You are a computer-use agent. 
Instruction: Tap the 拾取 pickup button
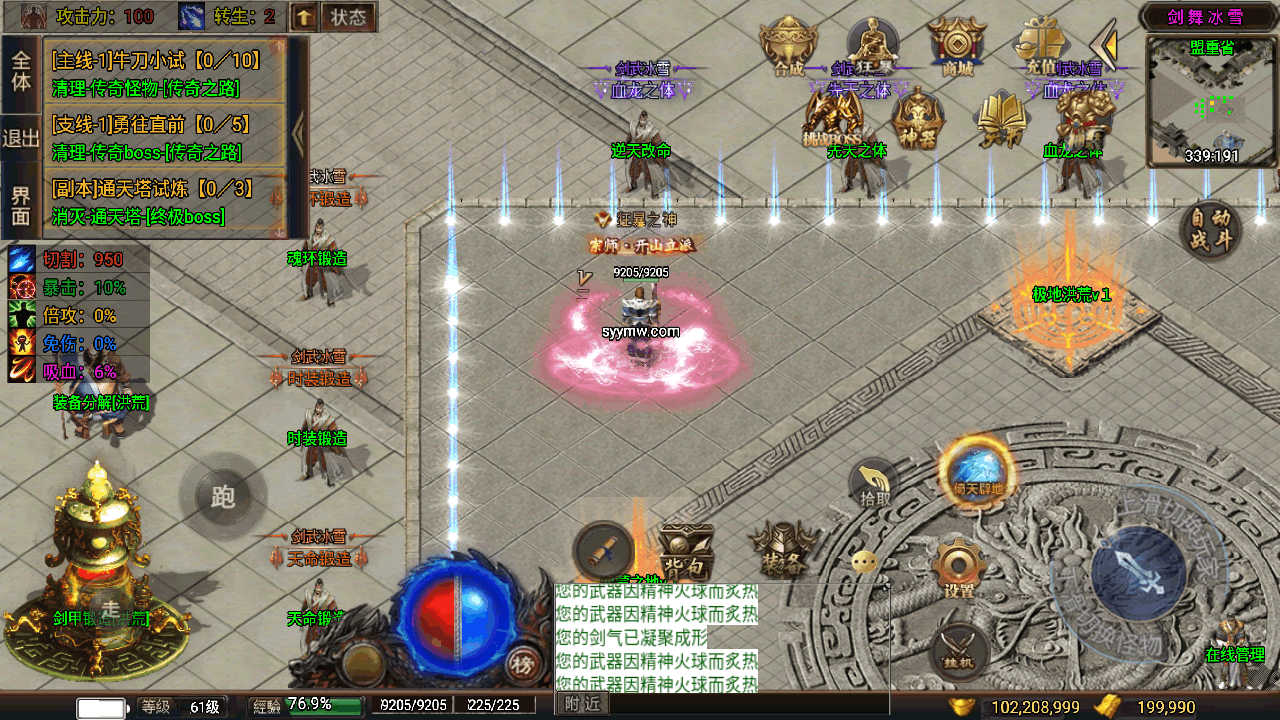(x=875, y=485)
